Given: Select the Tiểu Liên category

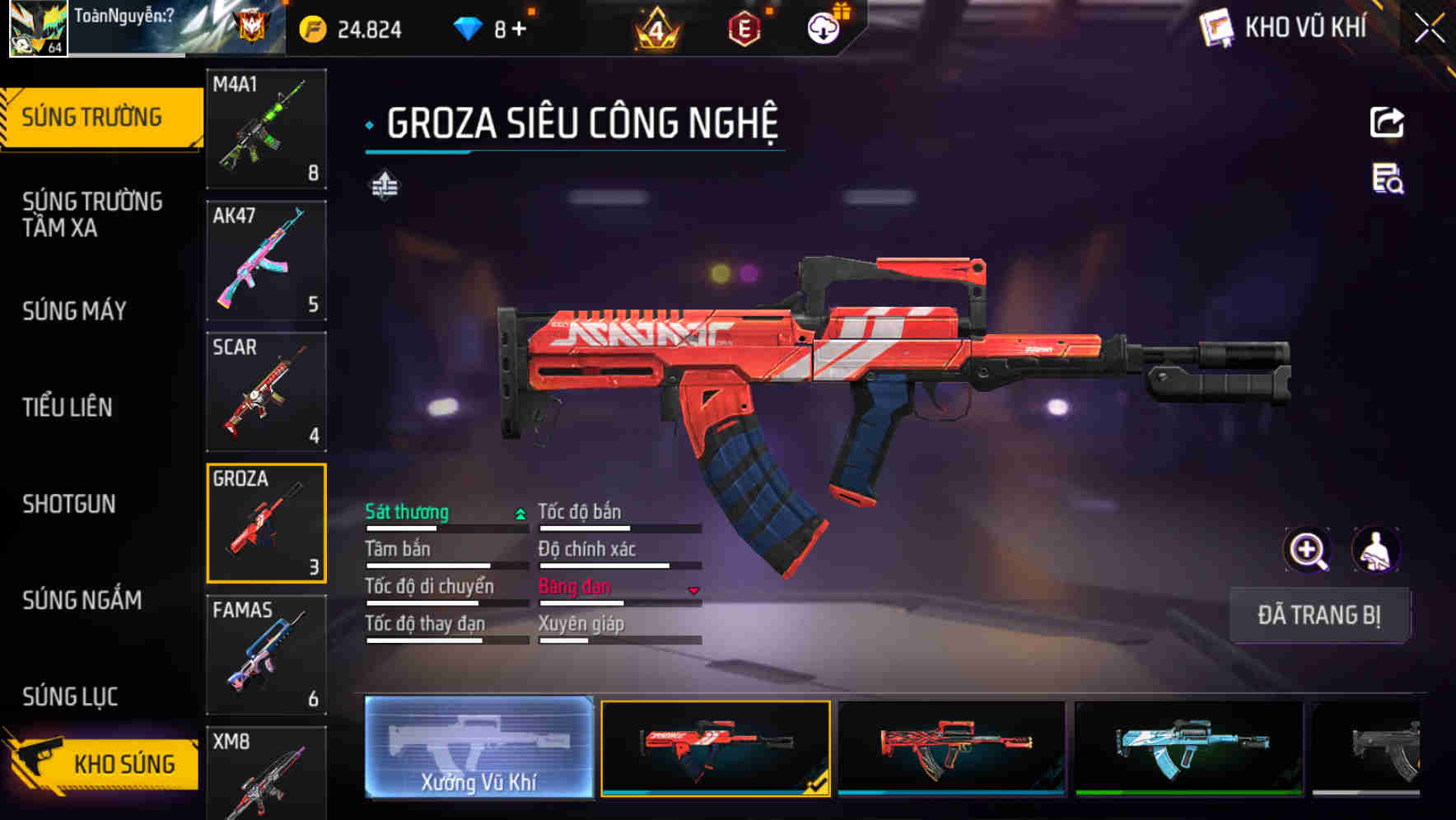Looking at the screenshot, I should (x=68, y=407).
